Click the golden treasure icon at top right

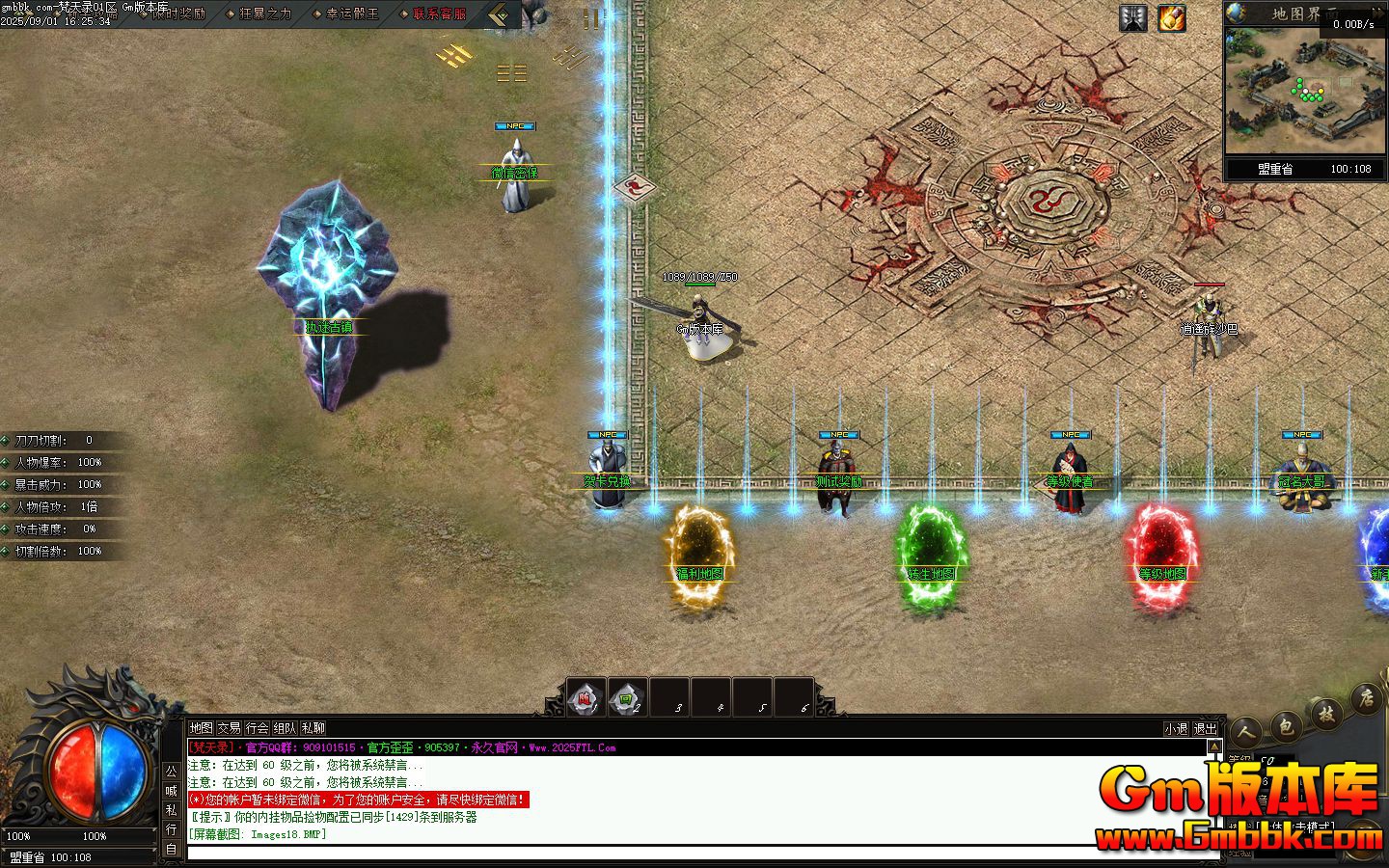pos(1172,18)
